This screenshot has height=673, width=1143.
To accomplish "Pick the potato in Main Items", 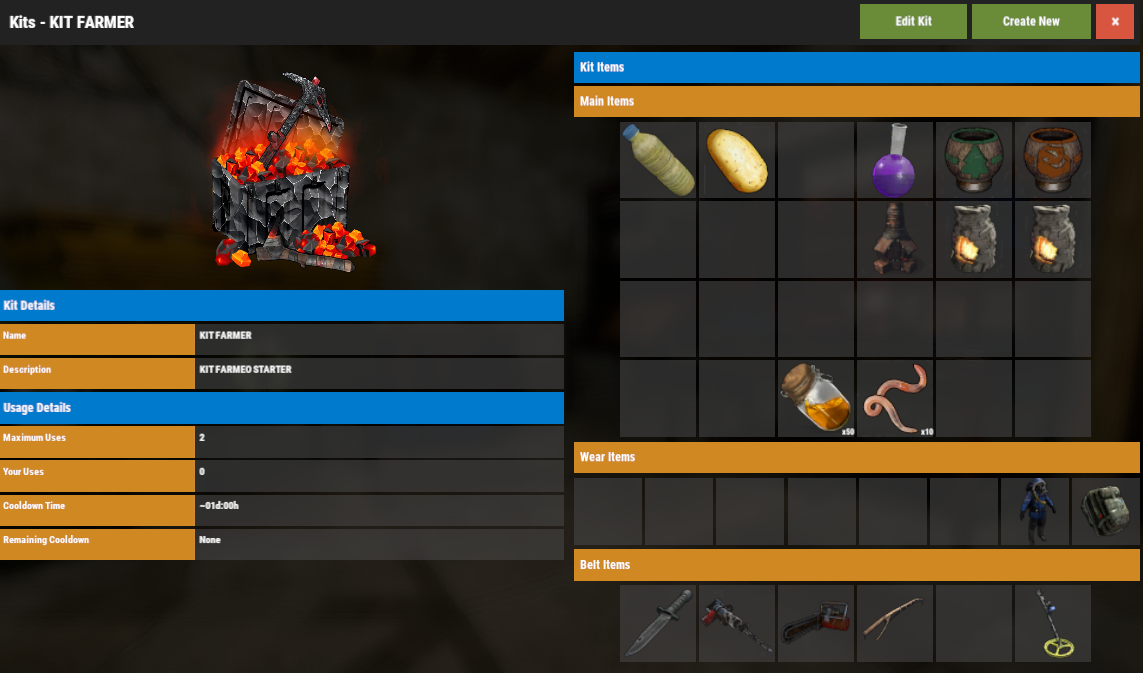I will 737,160.
